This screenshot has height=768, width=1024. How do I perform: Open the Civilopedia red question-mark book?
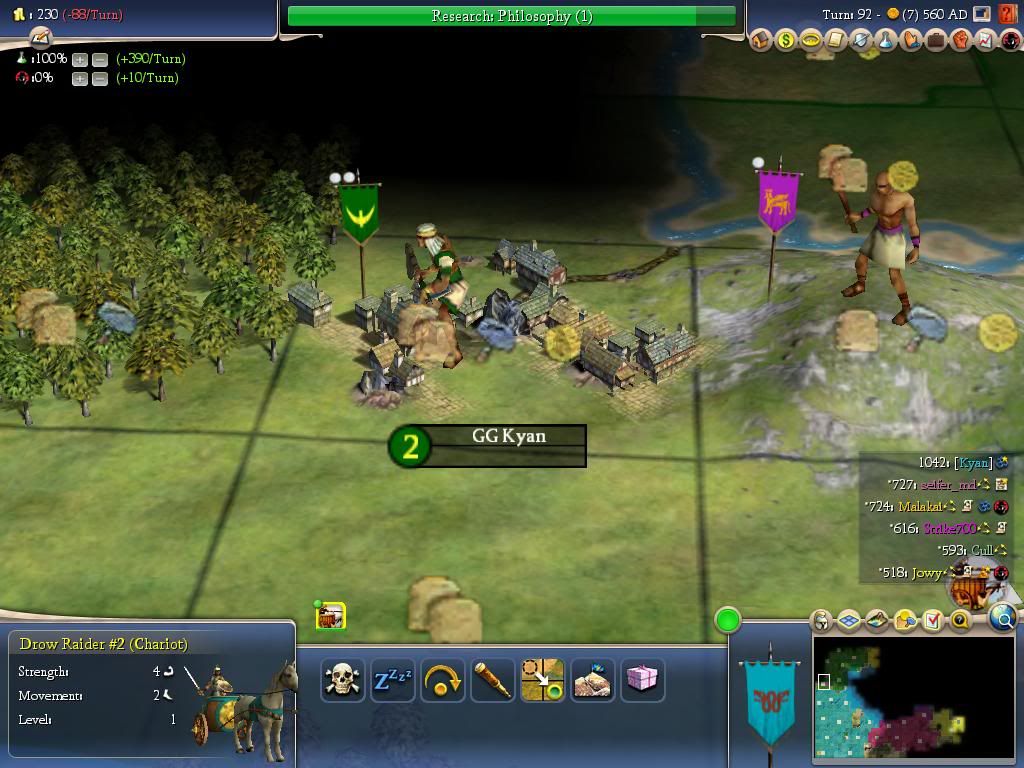[x=1006, y=14]
